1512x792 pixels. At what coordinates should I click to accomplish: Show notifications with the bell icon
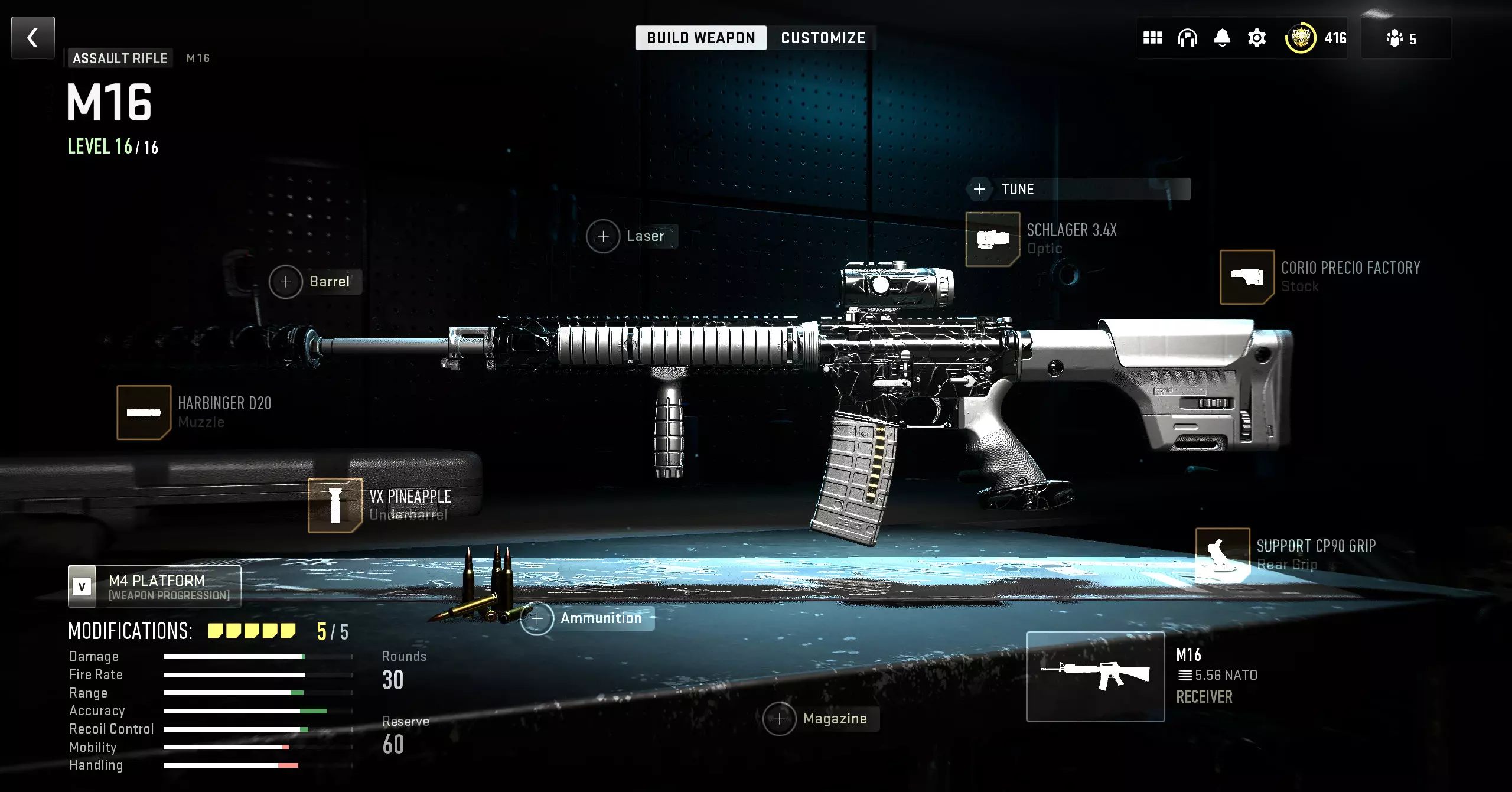point(1222,38)
